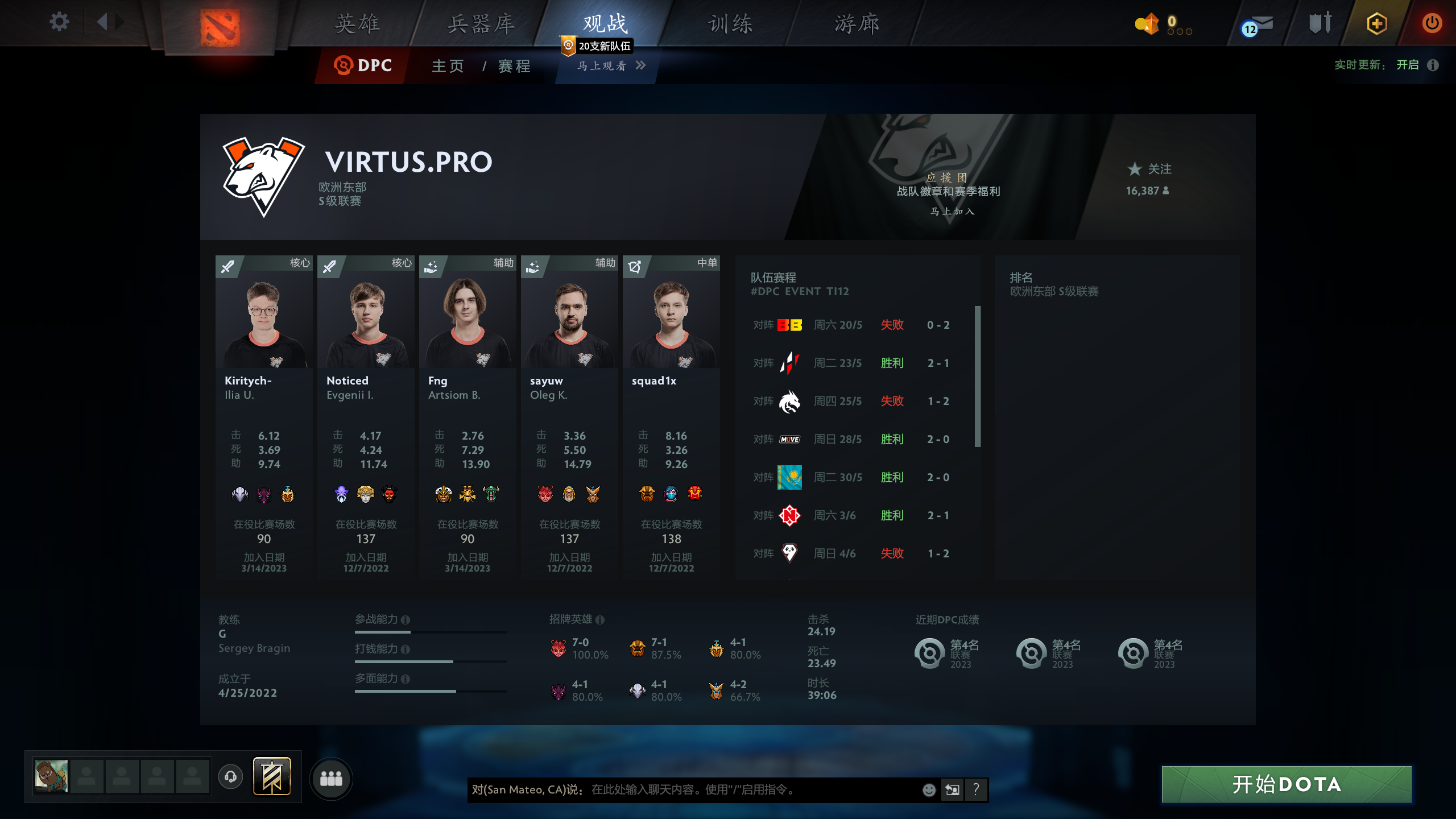The height and width of the screenshot is (819, 1456).
Task: Click the power exit icon top right
Action: (x=1432, y=23)
